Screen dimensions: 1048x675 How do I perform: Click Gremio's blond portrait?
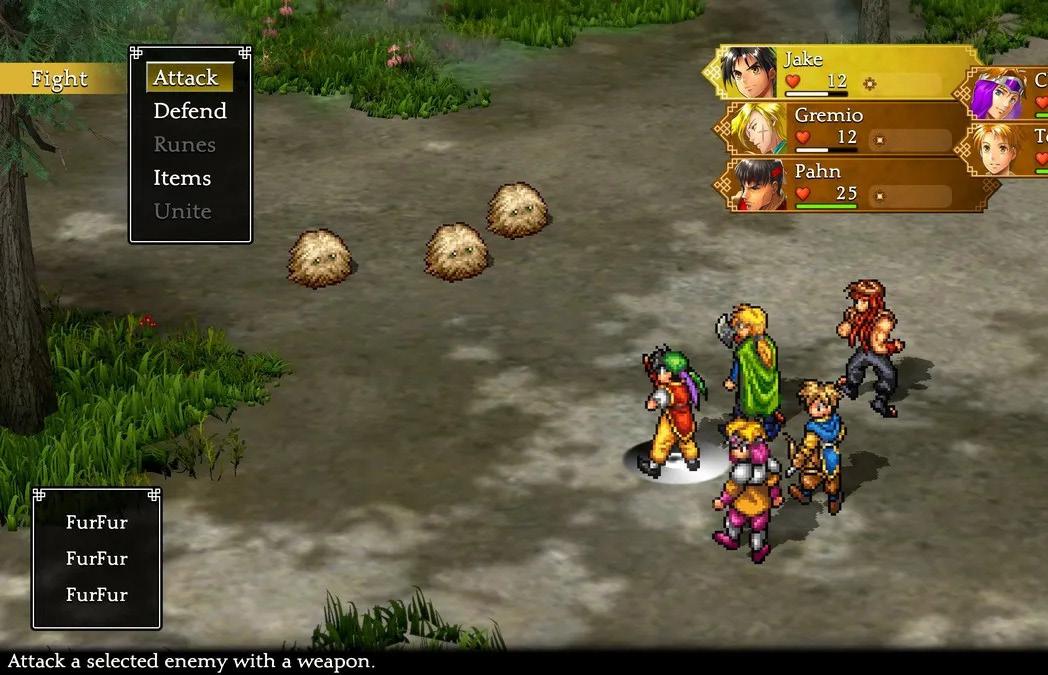(x=757, y=128)
